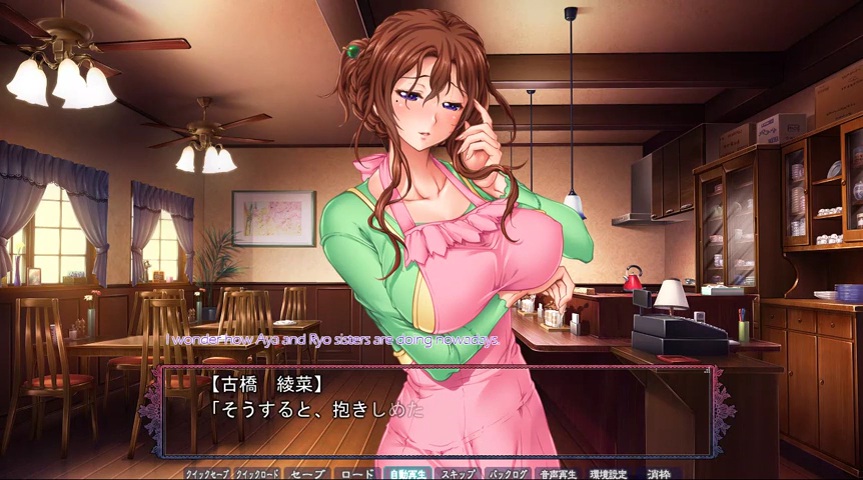Hide the text window with 消枠
The height and width of the screenshot is (480, 863).
pos(658,473)
